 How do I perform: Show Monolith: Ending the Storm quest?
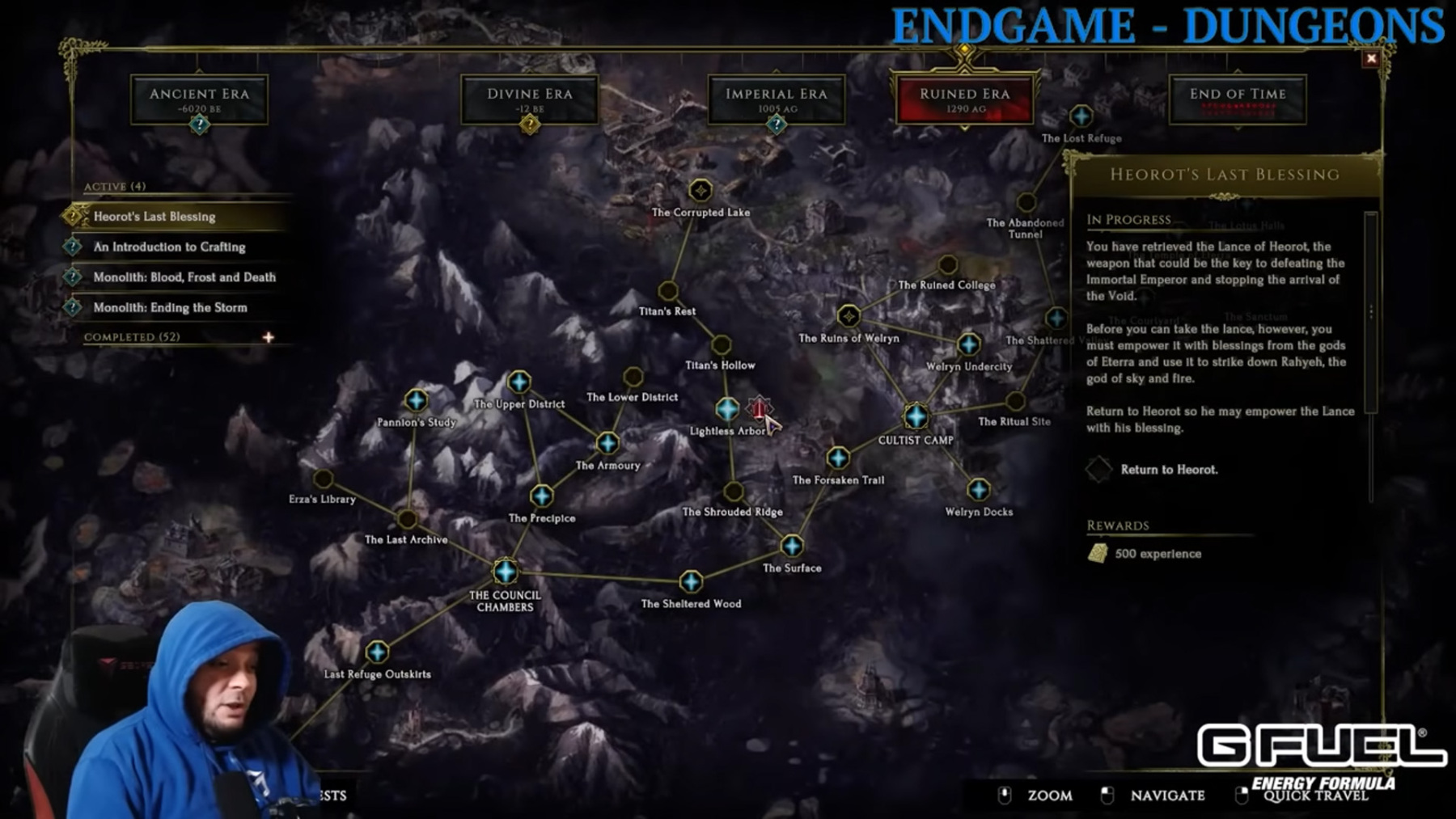[170, 308]
